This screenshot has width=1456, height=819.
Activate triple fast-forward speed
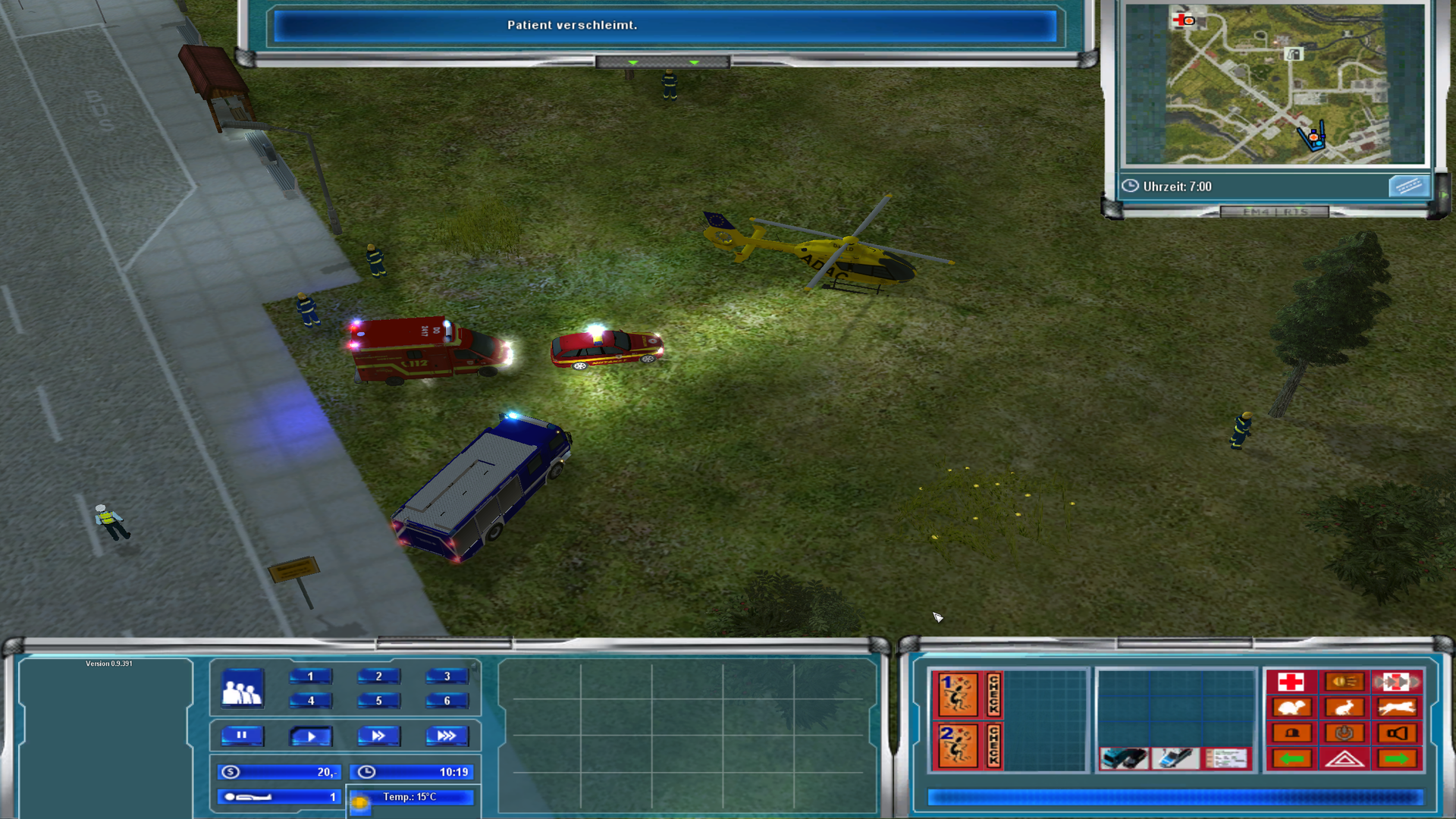pos(447,735)
